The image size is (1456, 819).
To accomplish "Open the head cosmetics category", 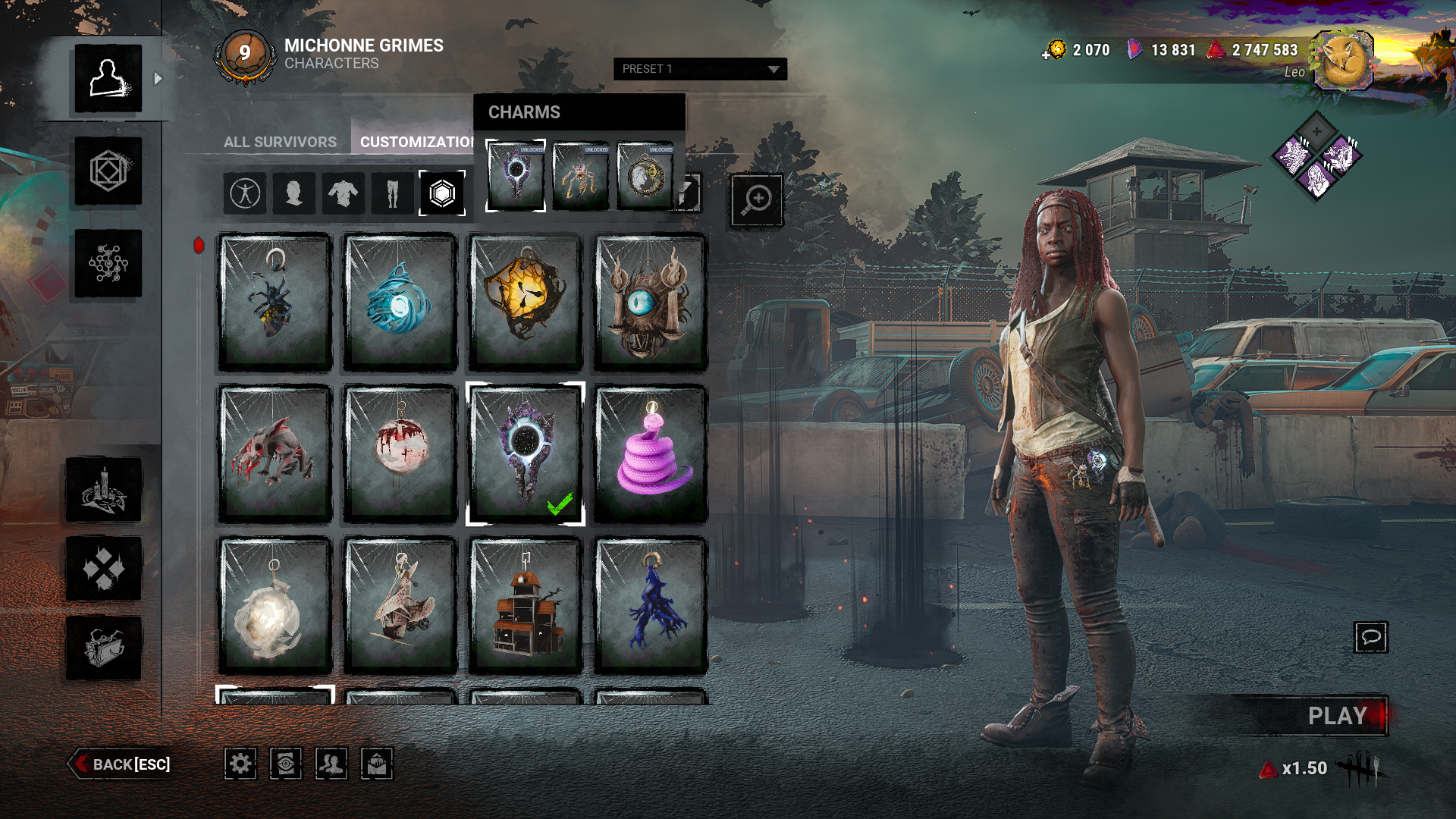I will pos(293,193).
